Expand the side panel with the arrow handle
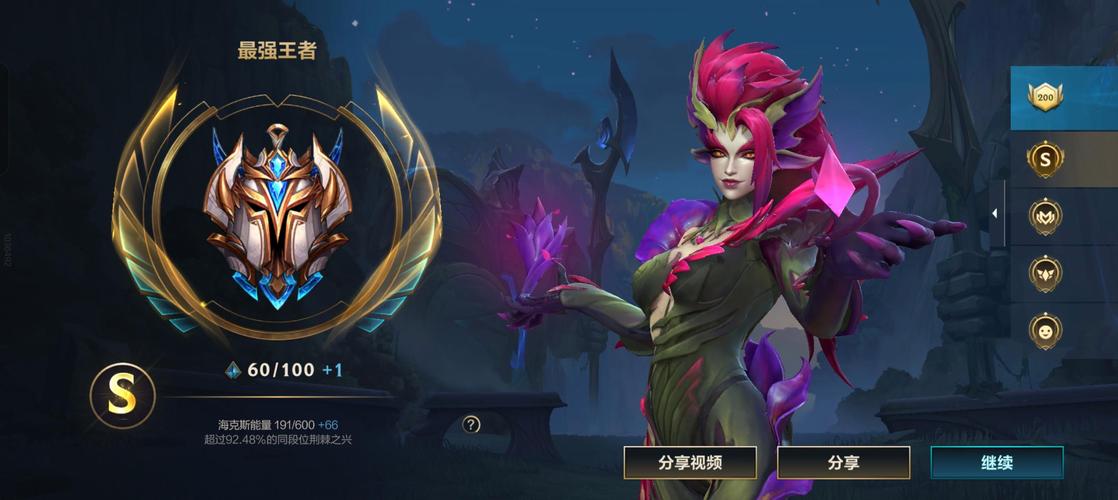Screen dimensions: 1118x500 click(995, 213)
